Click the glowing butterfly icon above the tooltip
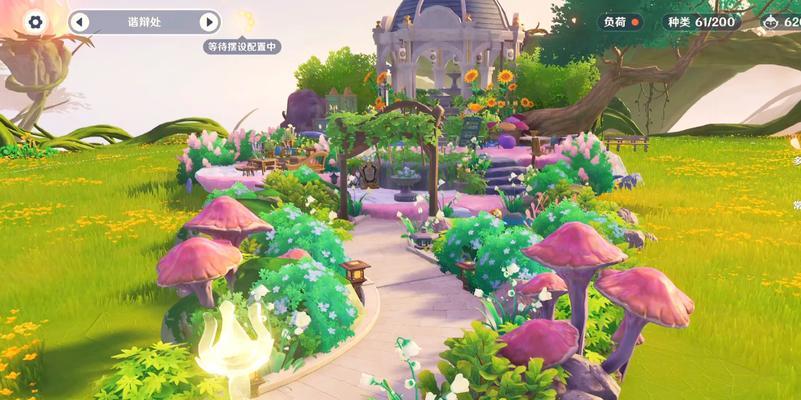This screenshot has height=400, width=801. click(244, 20)
